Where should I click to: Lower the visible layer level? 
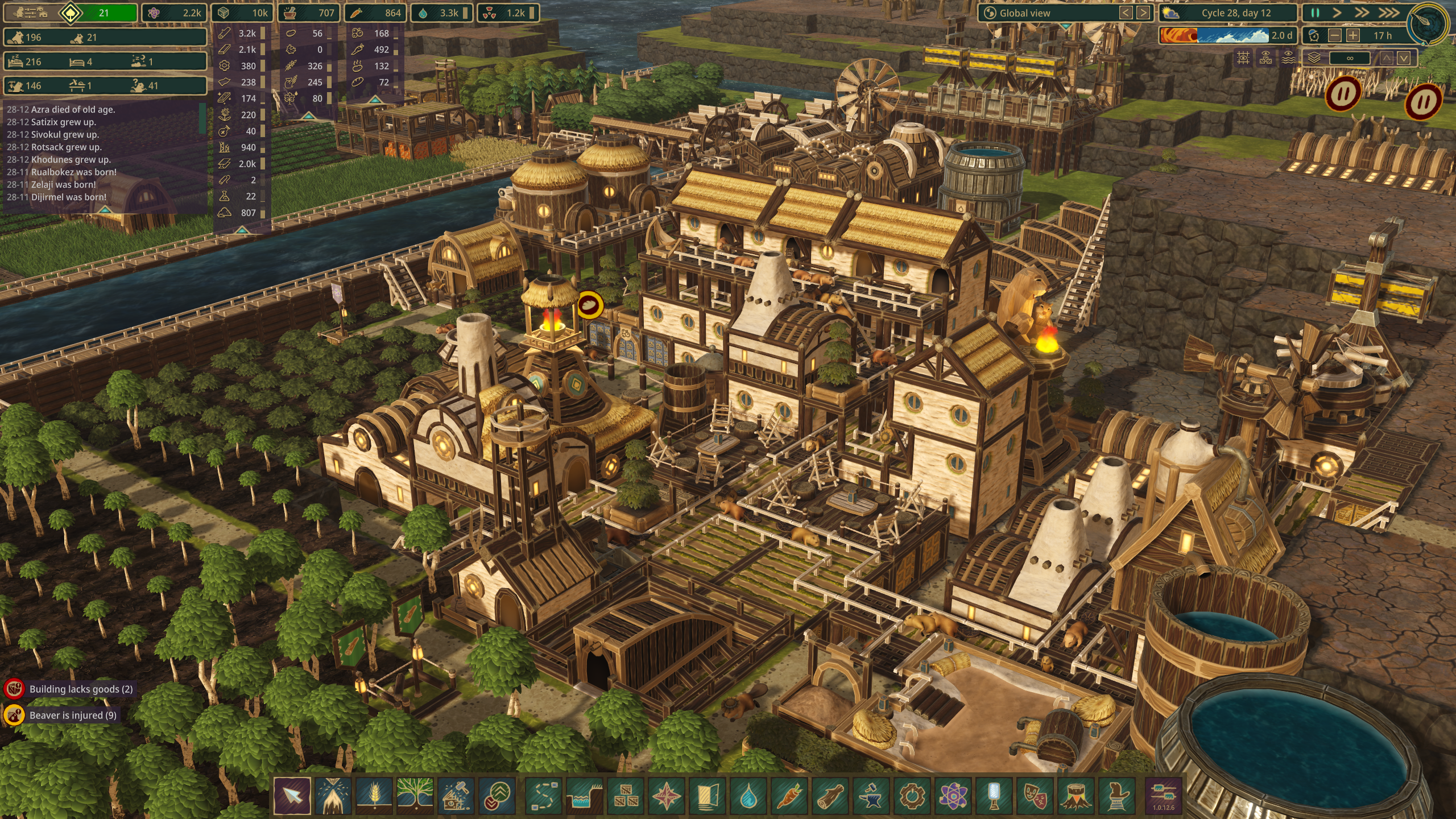tap(1404, 58)
